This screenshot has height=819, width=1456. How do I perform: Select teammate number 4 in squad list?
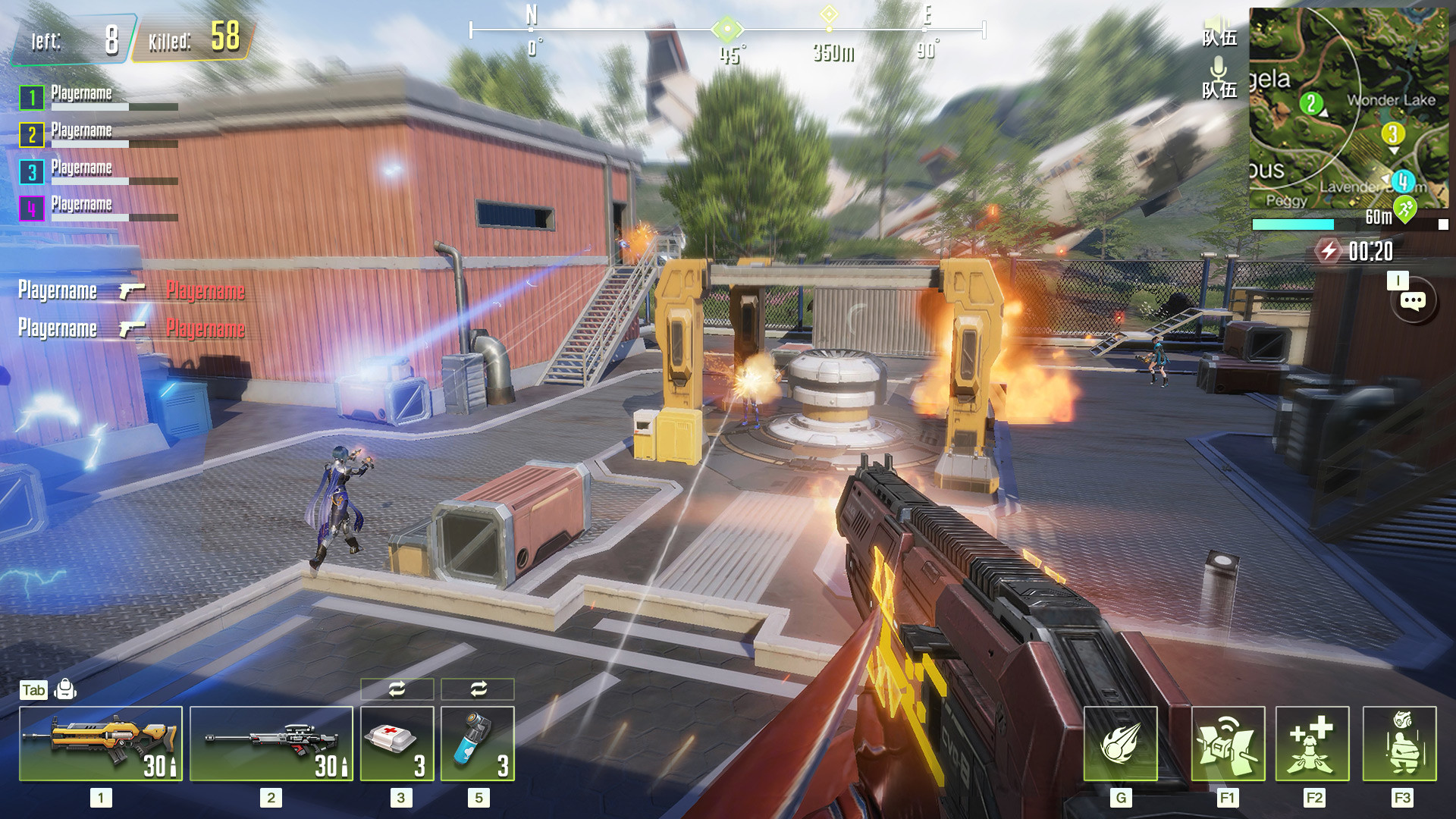point(32,208)
